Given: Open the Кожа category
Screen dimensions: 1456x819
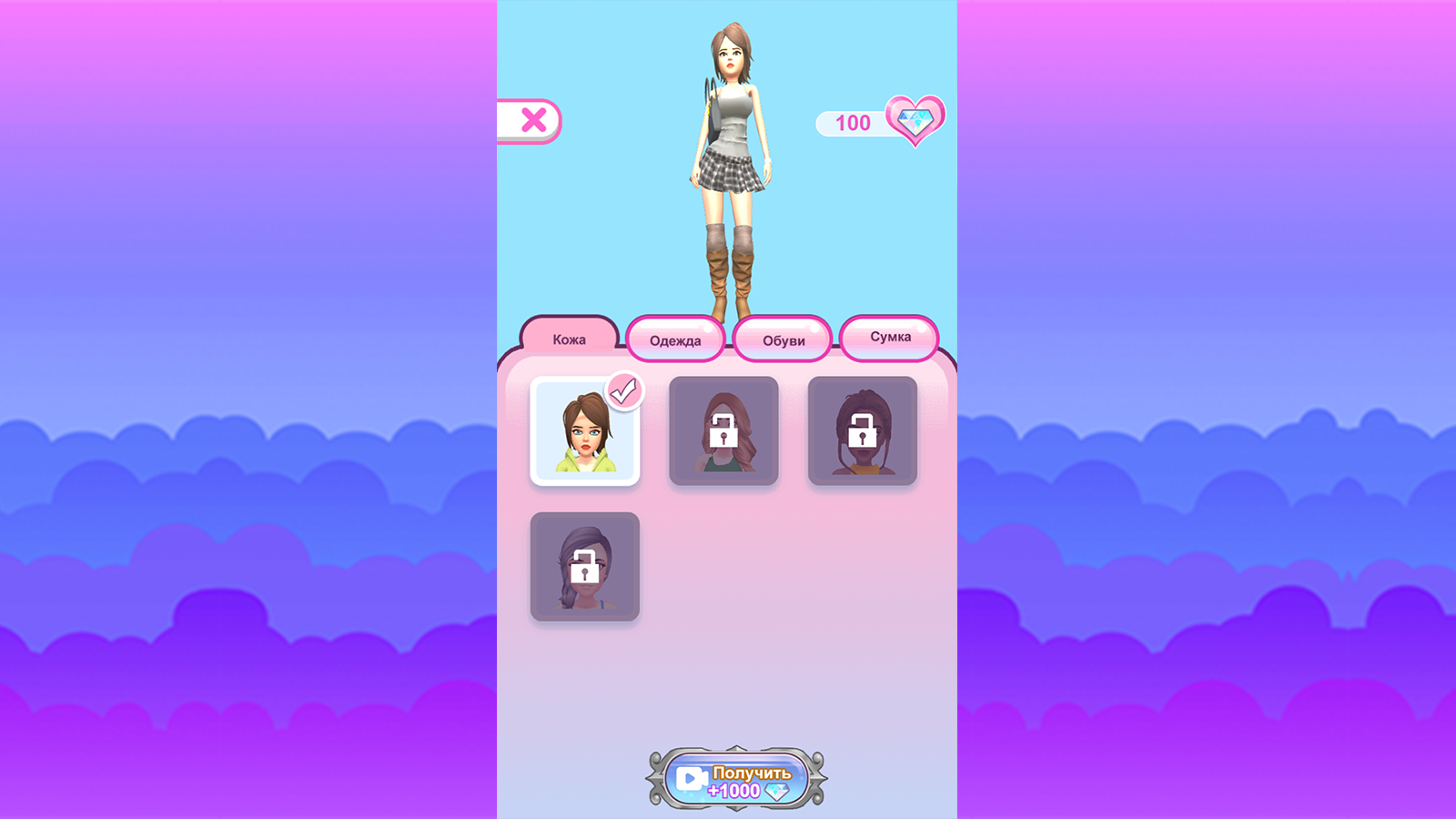Looking at the screenshot, I should 568,339.
